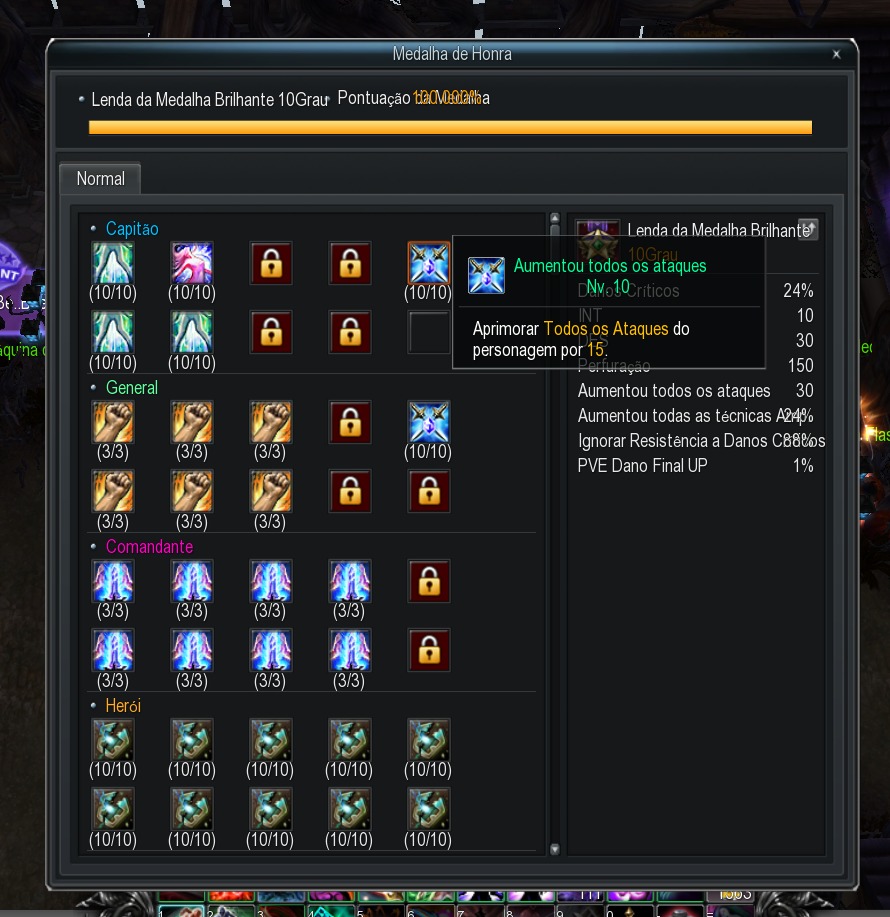Click the empty skill slot under Capitão
This screenshot has height=917, width=890.
[429, 332]
